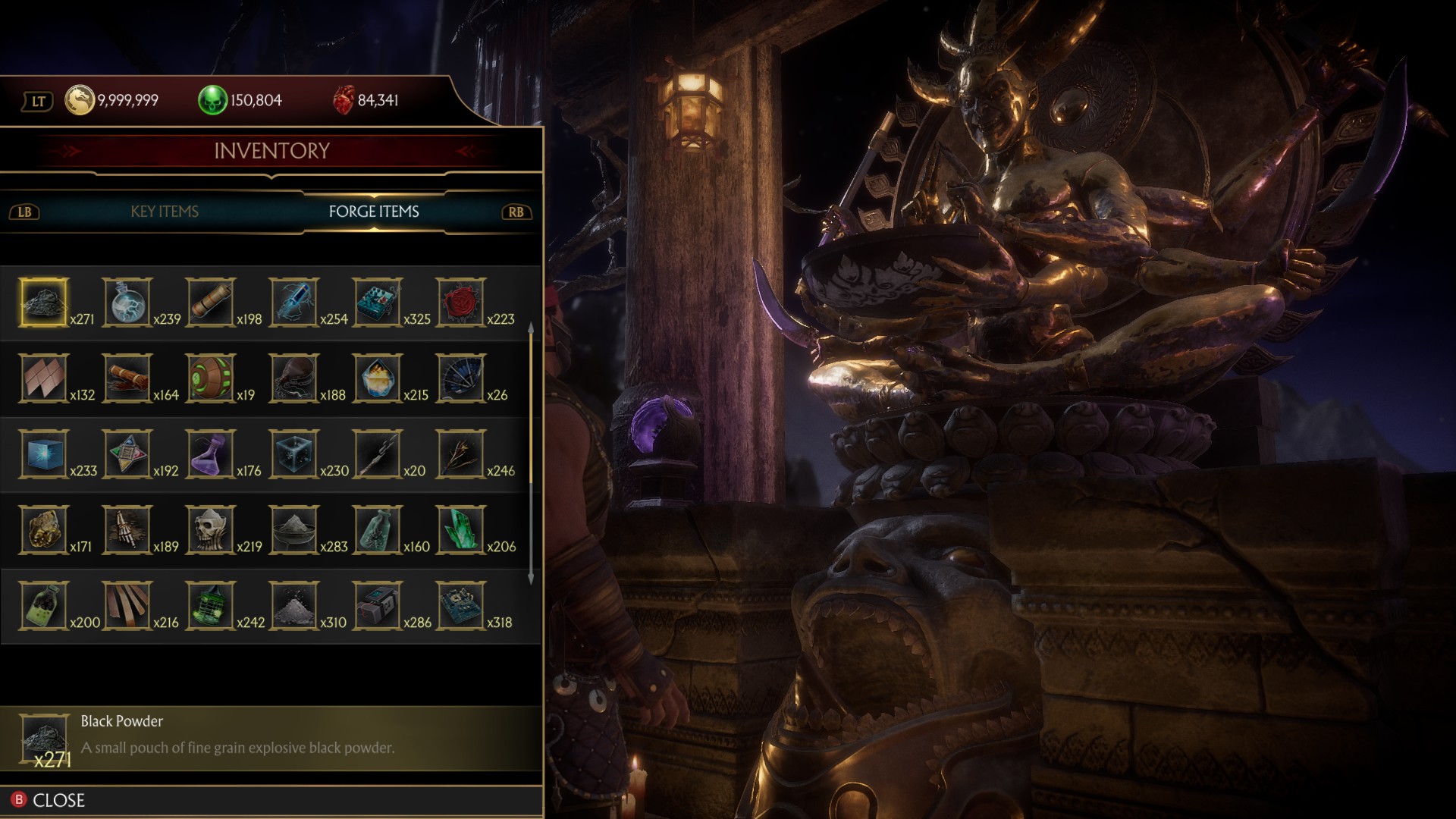The image size is (1456, 819).
Task: Pick the glowing blue cube item
Action: pos(44,454)
